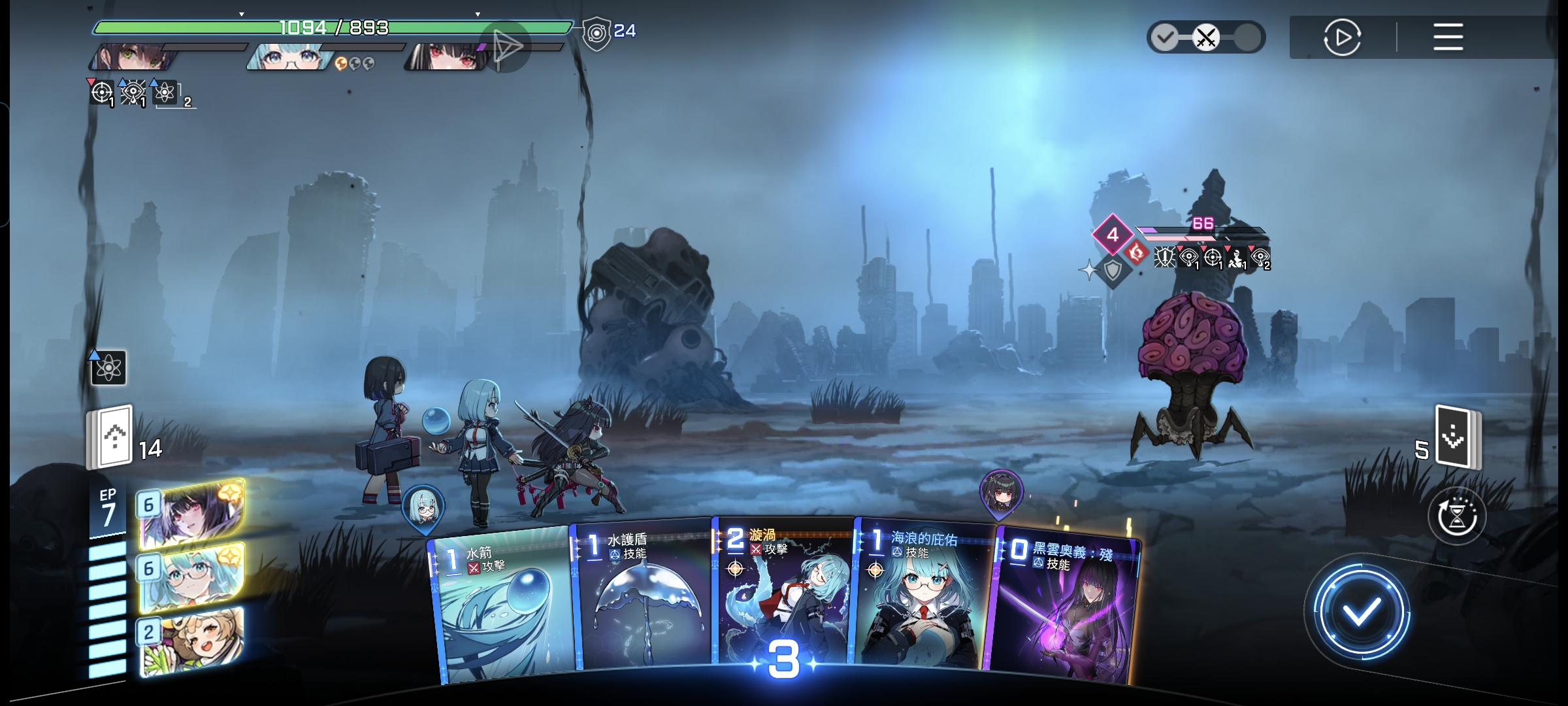Viewport: 1568px width, 706px height.
Task: Check the shield value icon showing 24
Action: pyautogui.click(x=597, y=32)
